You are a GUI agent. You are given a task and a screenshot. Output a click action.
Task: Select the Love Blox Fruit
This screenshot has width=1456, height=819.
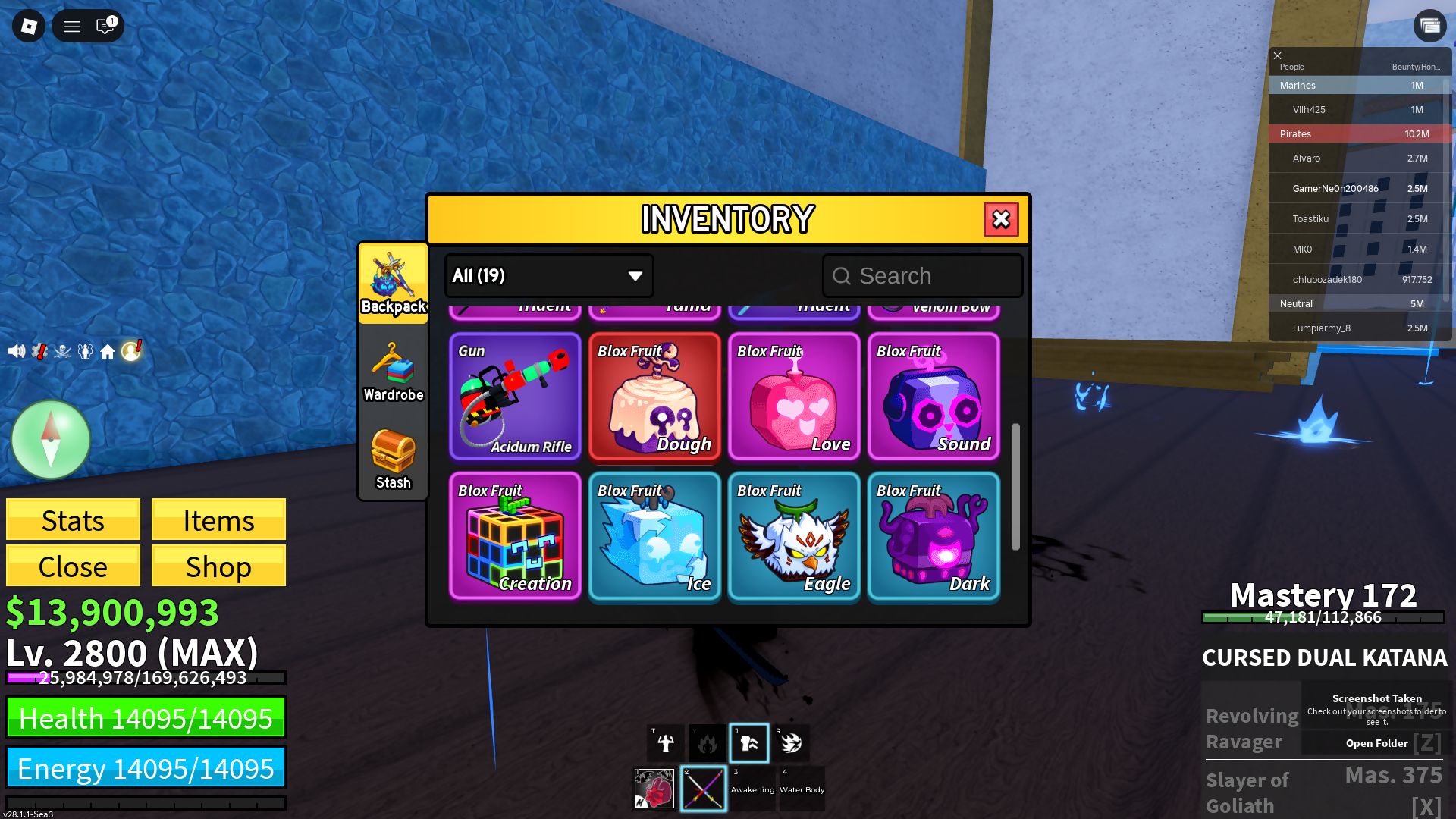[x=794, y=396]
